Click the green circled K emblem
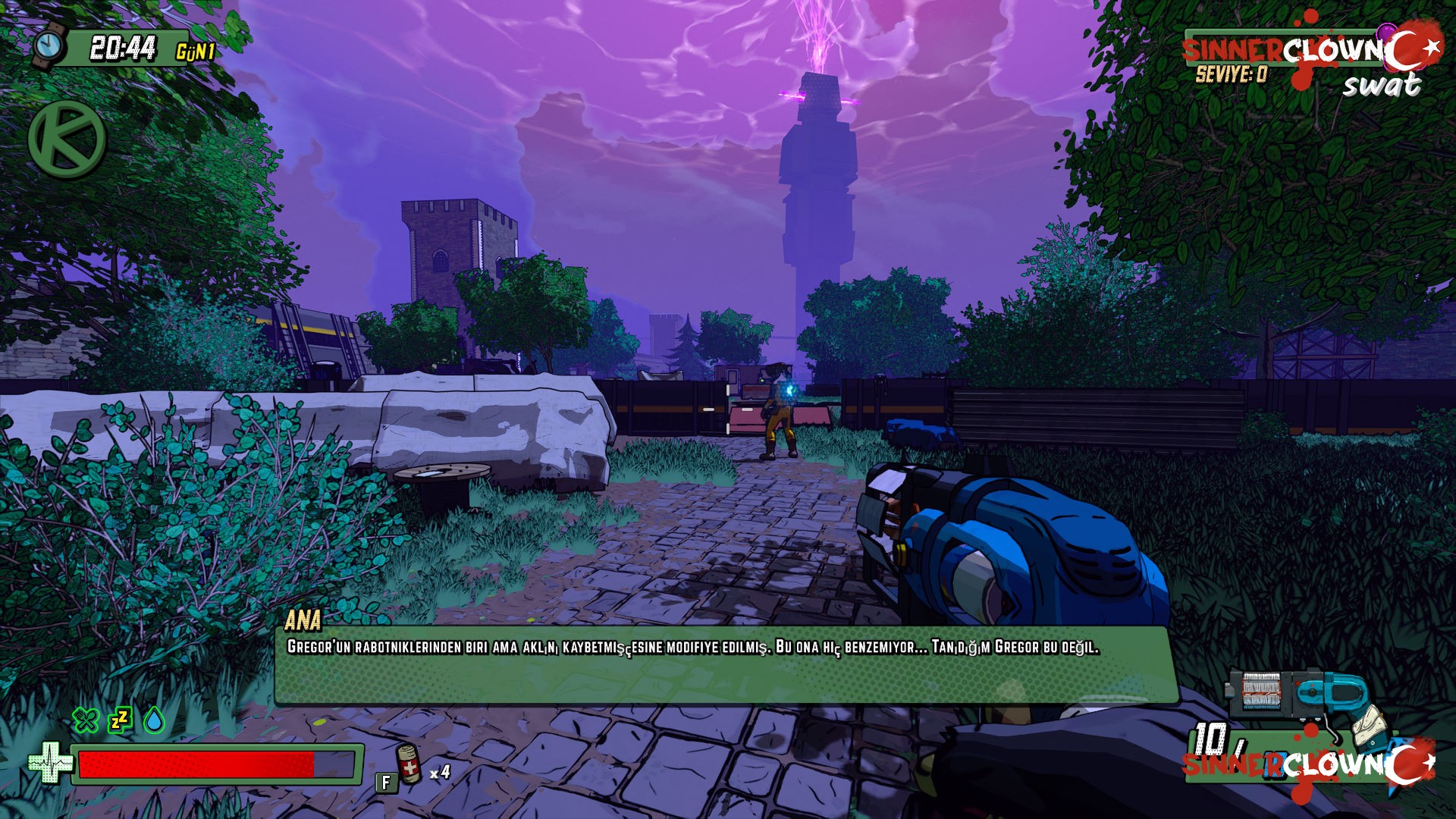The image size is (1456, 819). click(x=67, y=140)
